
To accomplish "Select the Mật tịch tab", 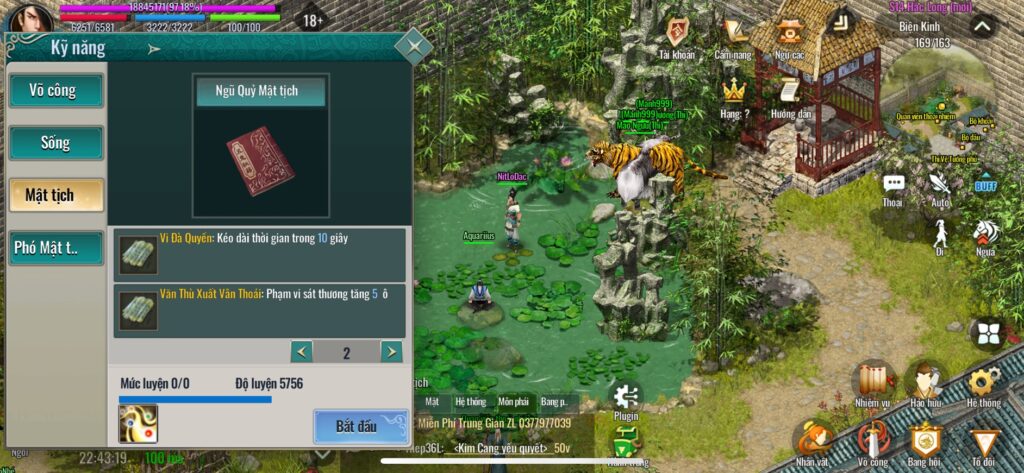I will coord(56,195).
